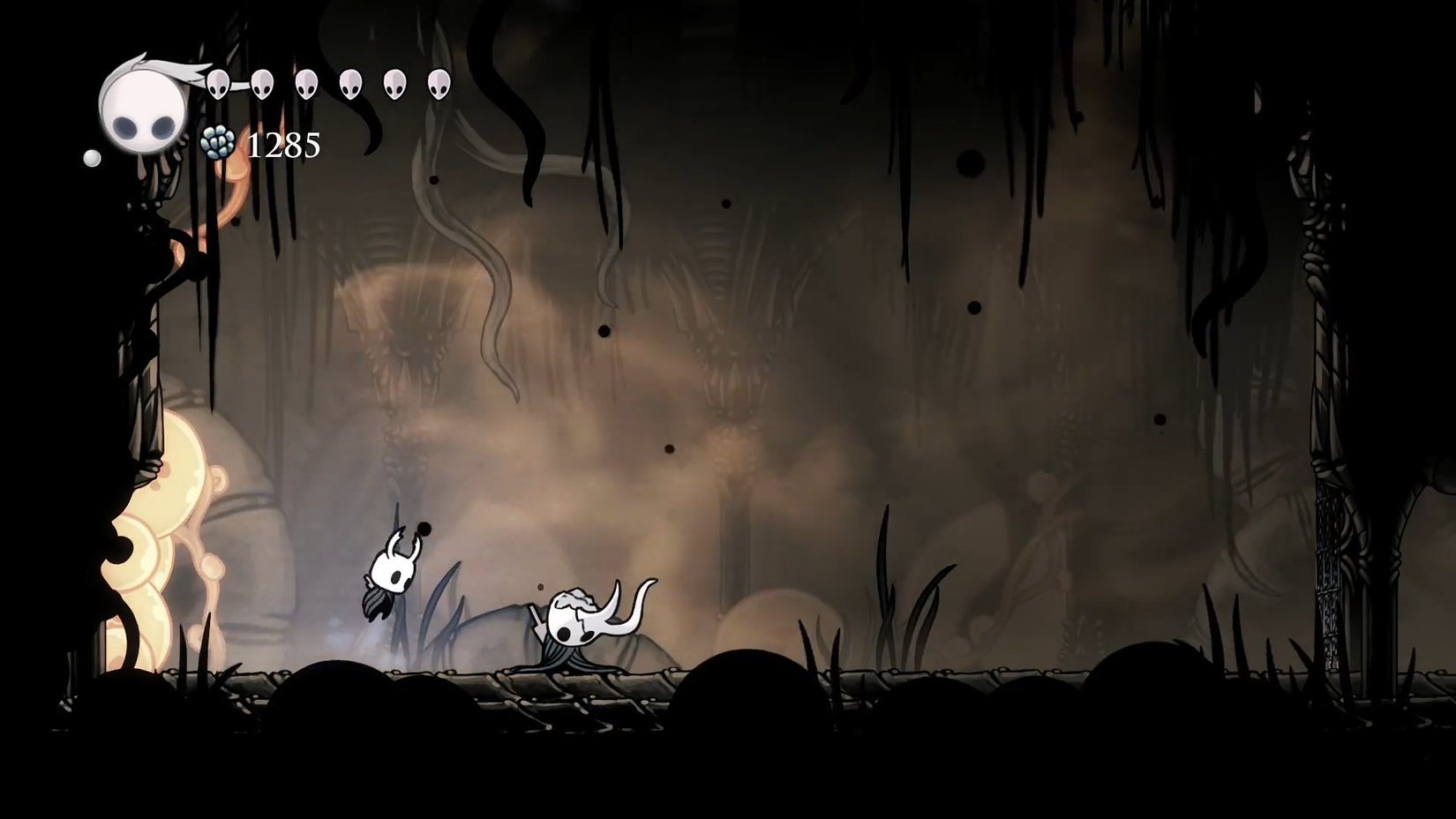Click the chain linking the health masks
The height and width of the screenshot is (819, 1456).
click(238, 86)
